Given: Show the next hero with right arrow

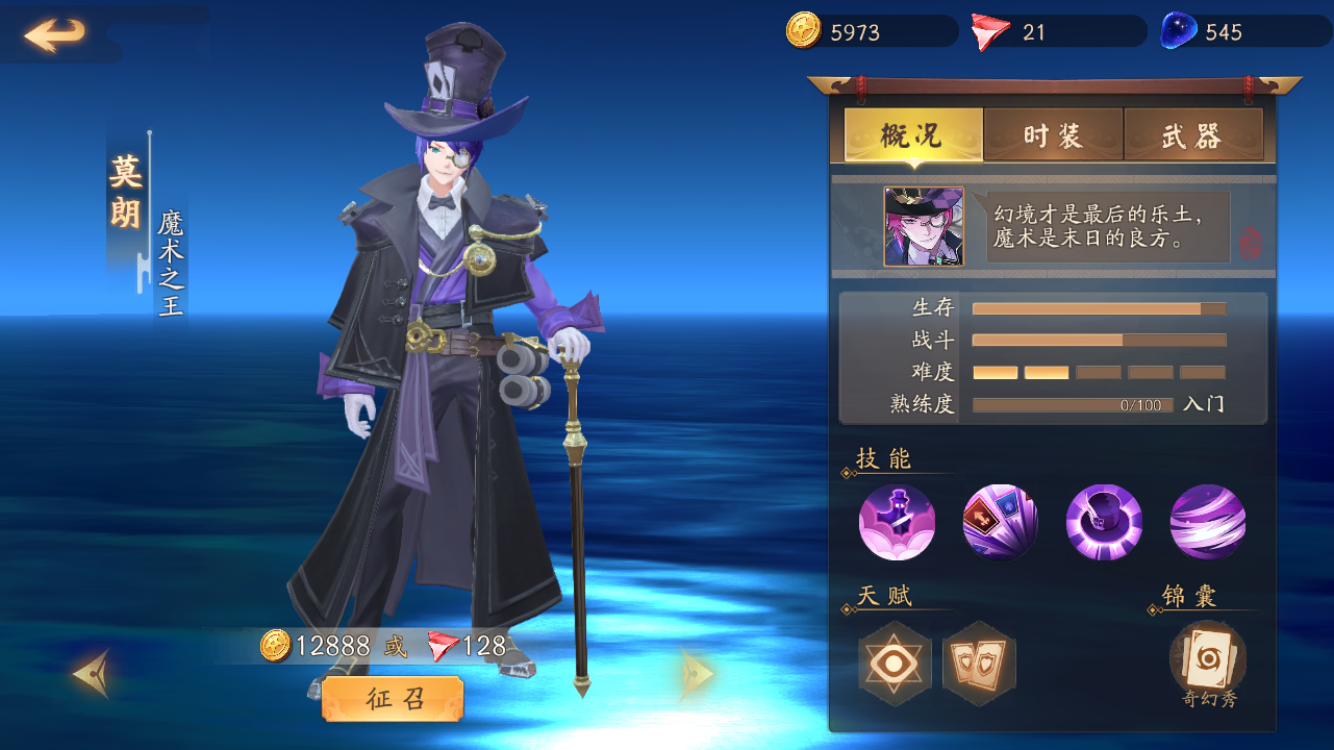Looking at the screenshot, I should (696, 674).
